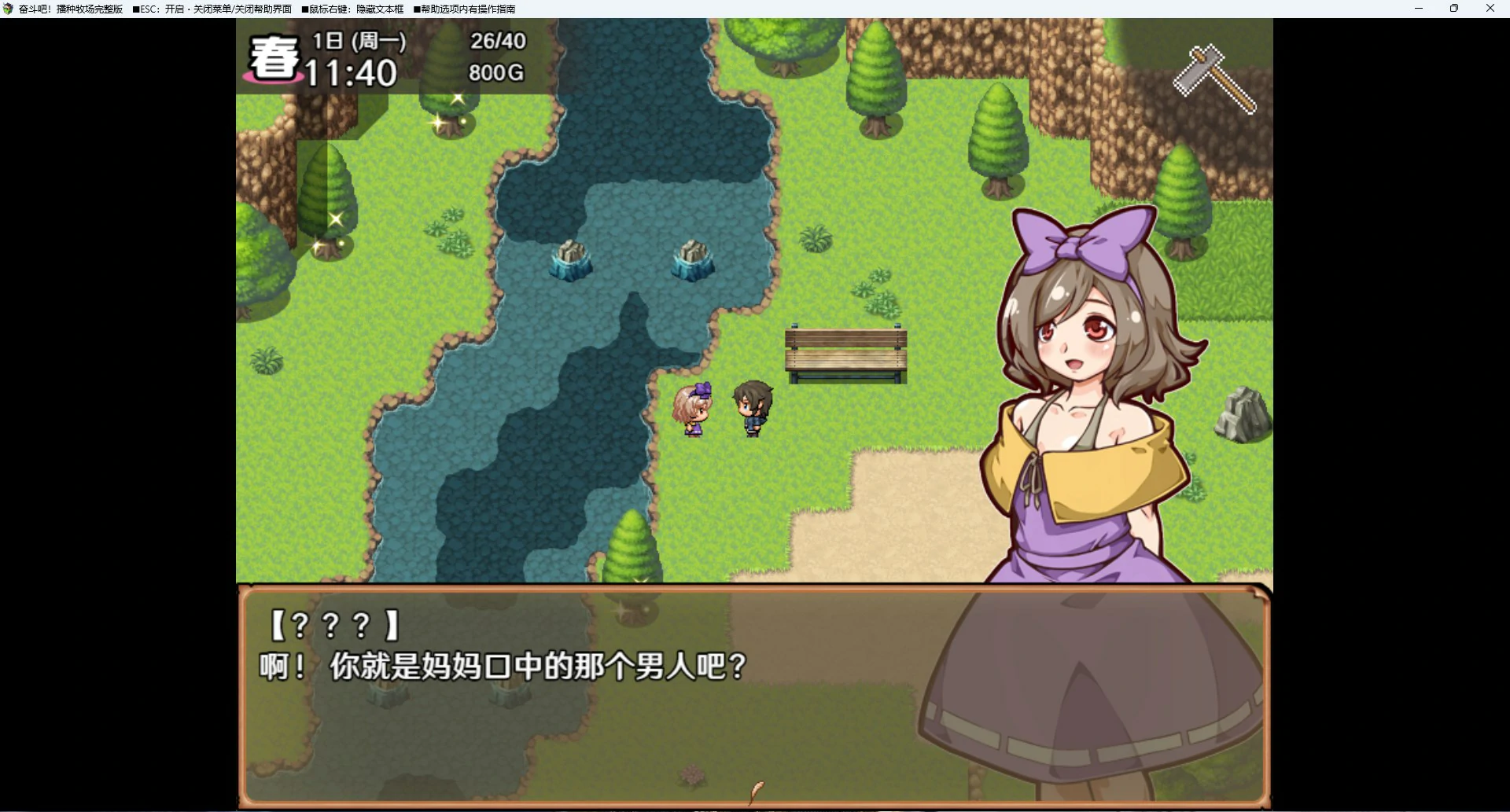Click the wooden bench on the map
Image resolution: width=1510 pixels, height=812 pixels.
845,352
